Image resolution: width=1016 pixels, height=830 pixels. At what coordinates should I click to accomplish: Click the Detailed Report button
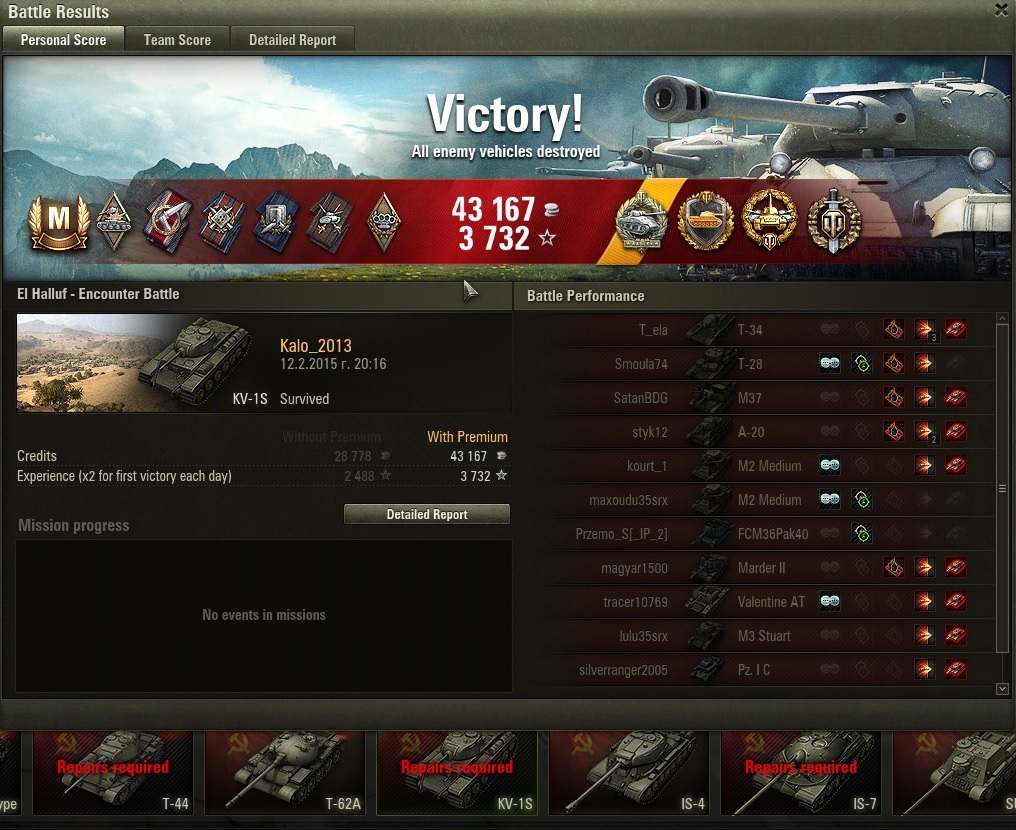coord(427,514)
